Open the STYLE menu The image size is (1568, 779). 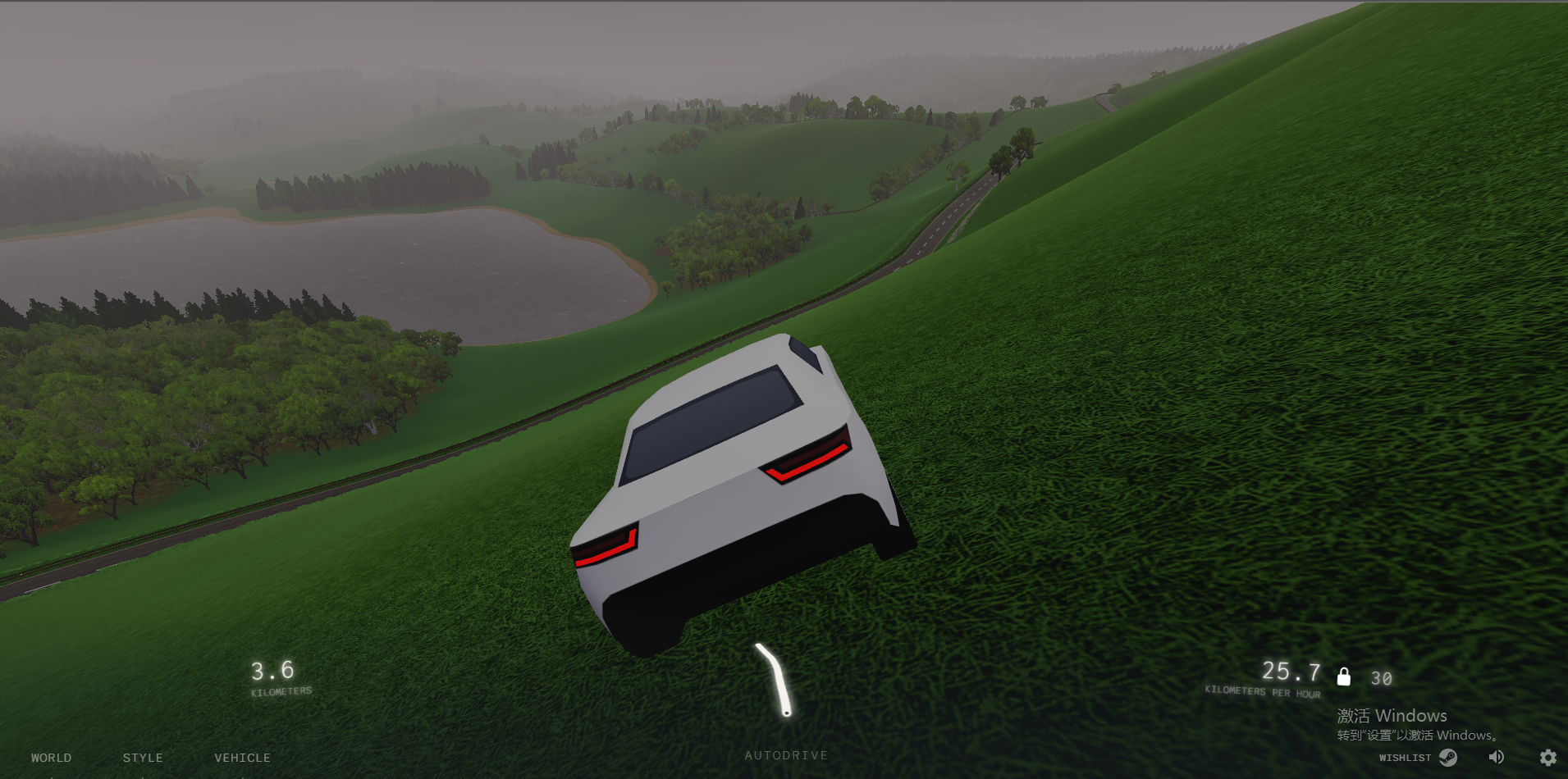click(143, 757)
